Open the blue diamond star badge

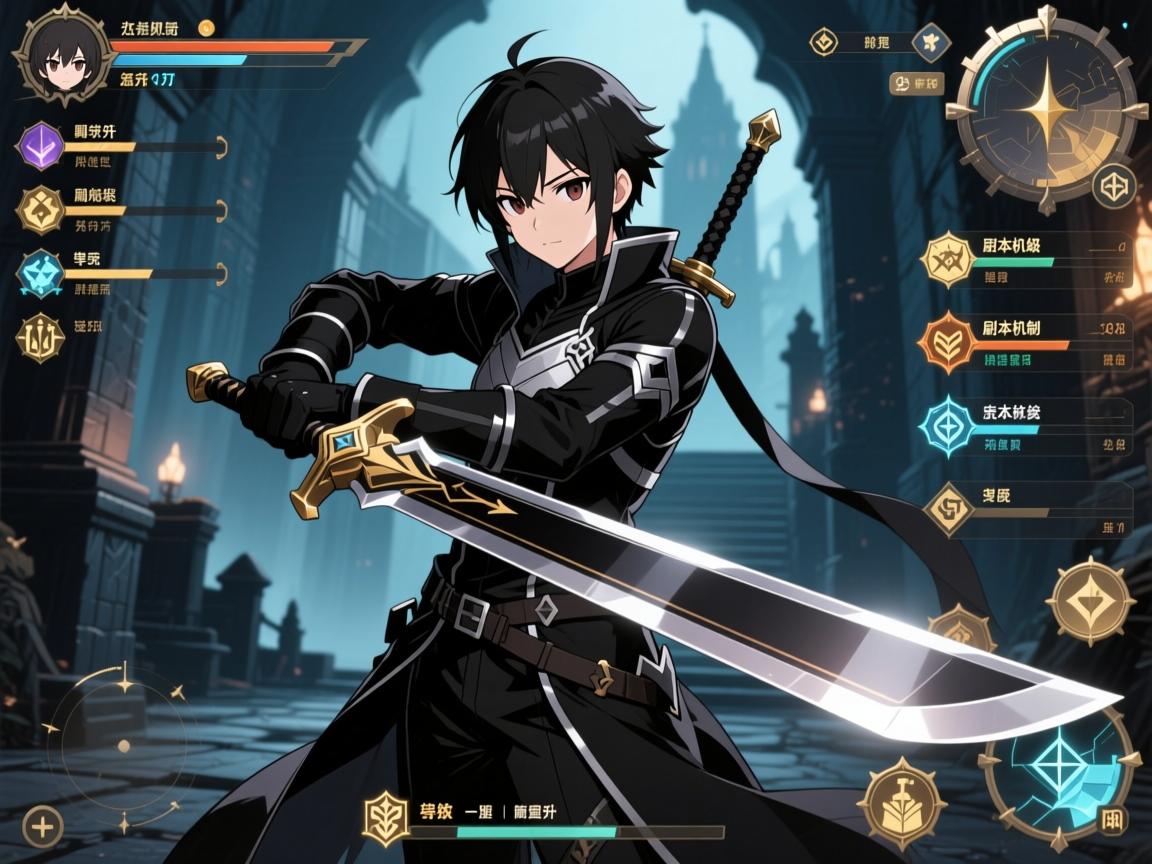(932, 42)
